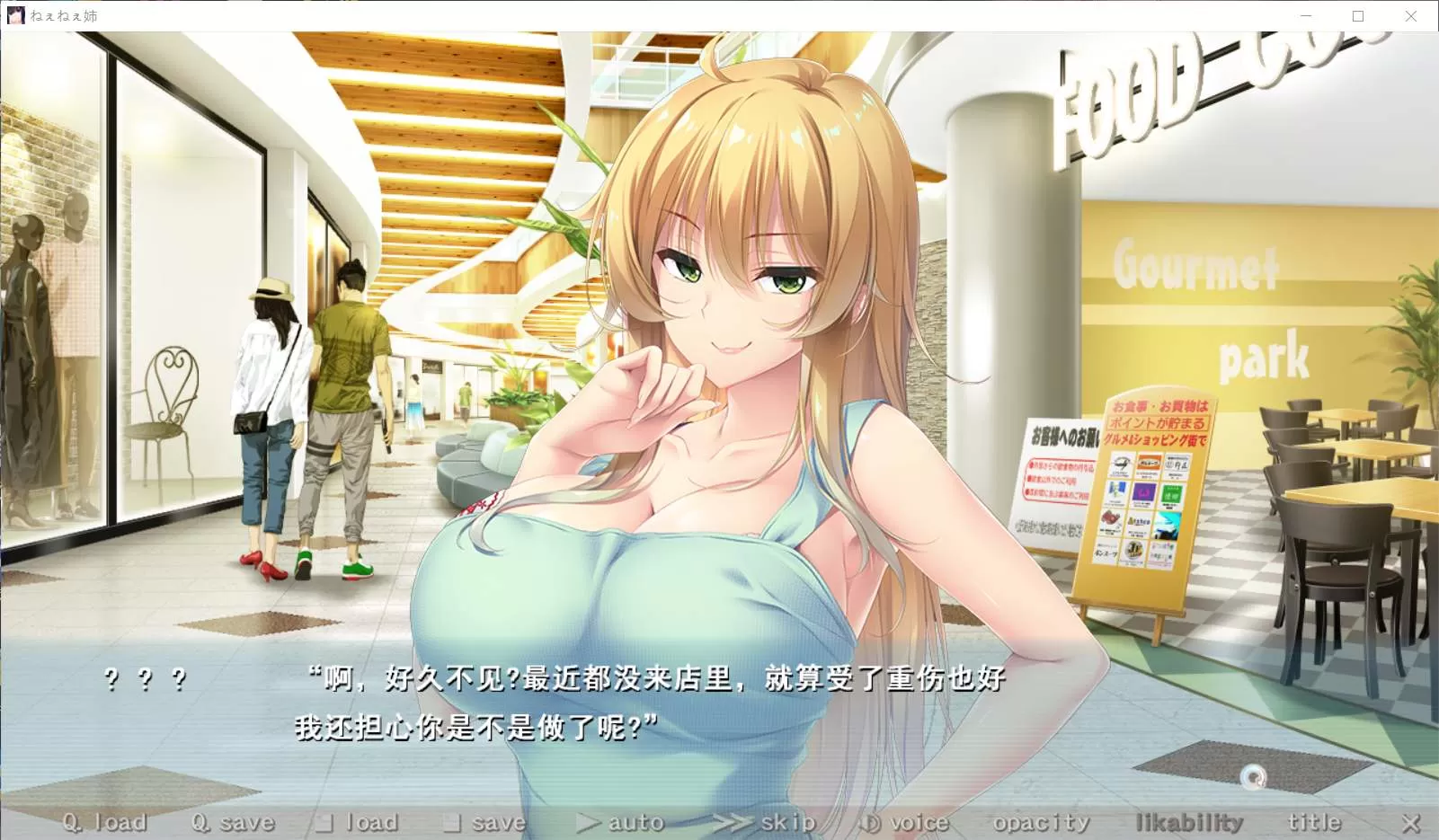Return to the title screen
1439x840 pixels.
click(1313, 822)
